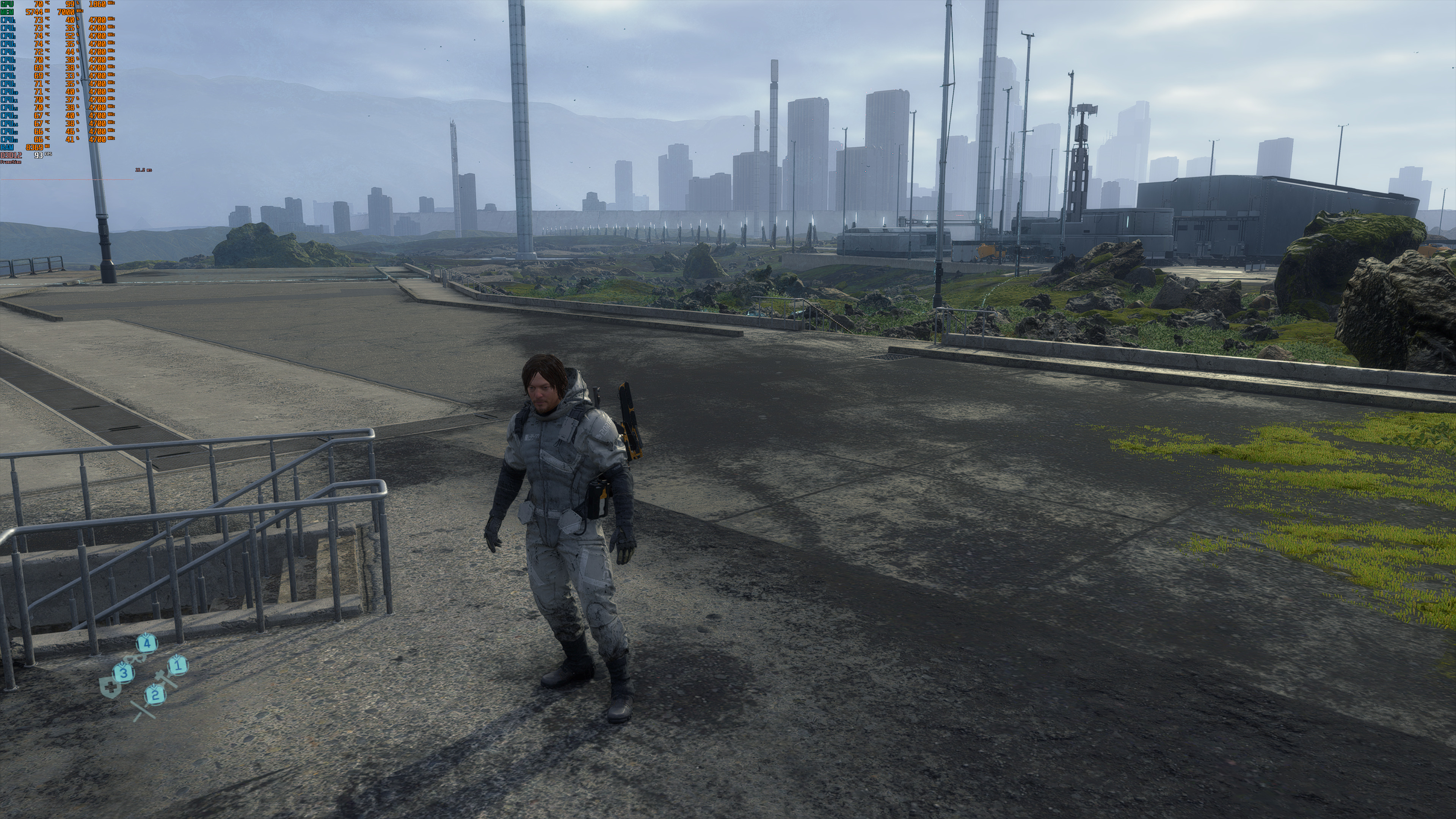The width and height of the screenshot is (1456, 819).
Task: Select the shield with cross icon
Action: [x=110, y=688]
